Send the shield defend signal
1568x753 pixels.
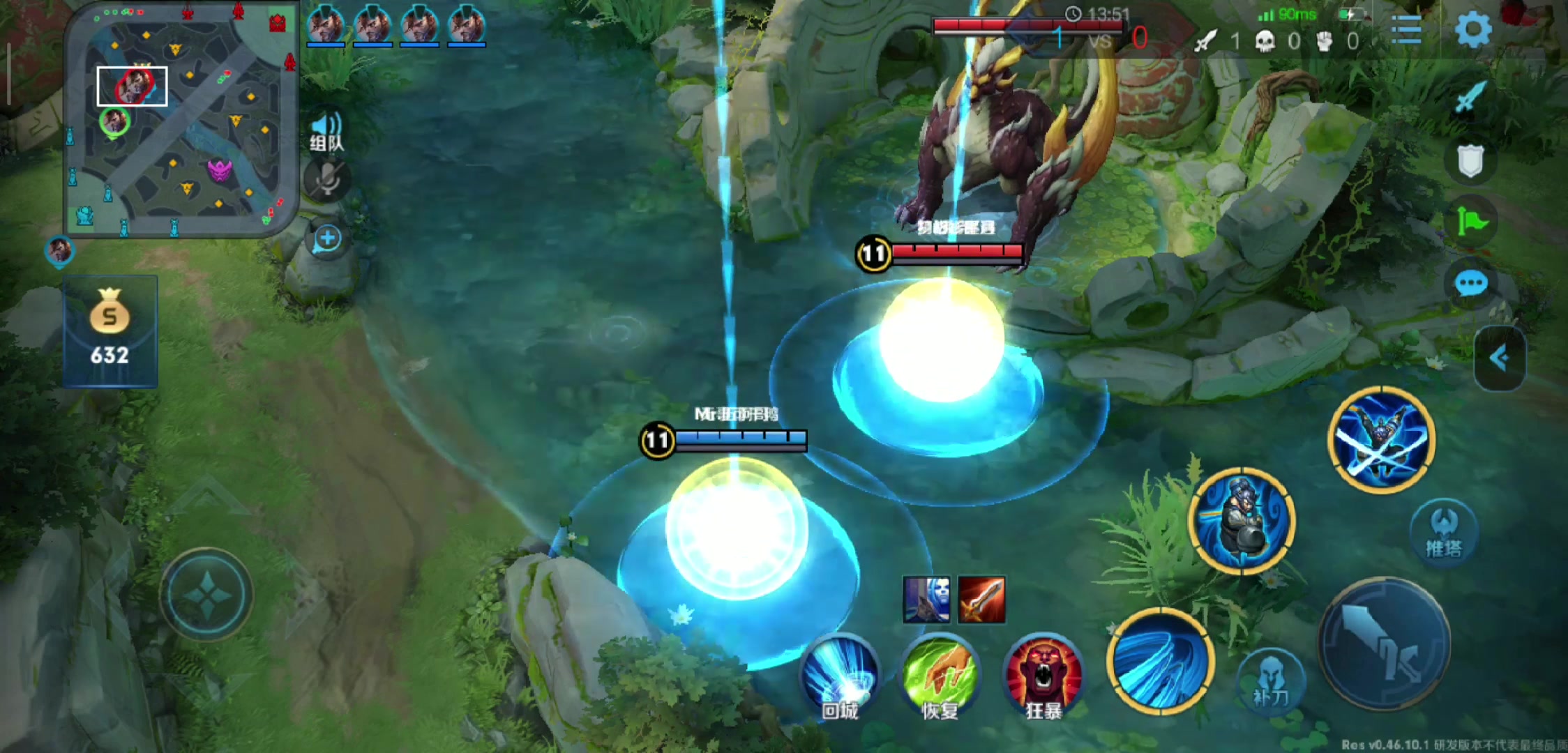pos(1470,162)
